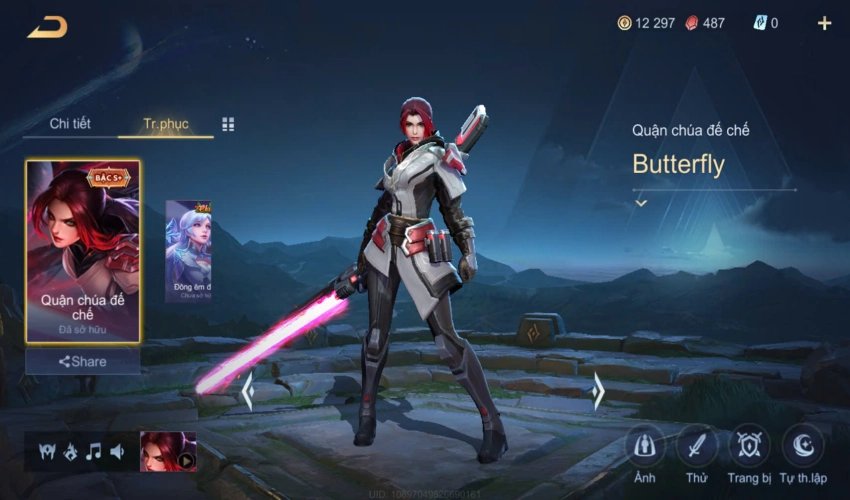Open the Tự th.lập custom settings
This screenshot has height=500, width=850.
click(x=803, y=446)
